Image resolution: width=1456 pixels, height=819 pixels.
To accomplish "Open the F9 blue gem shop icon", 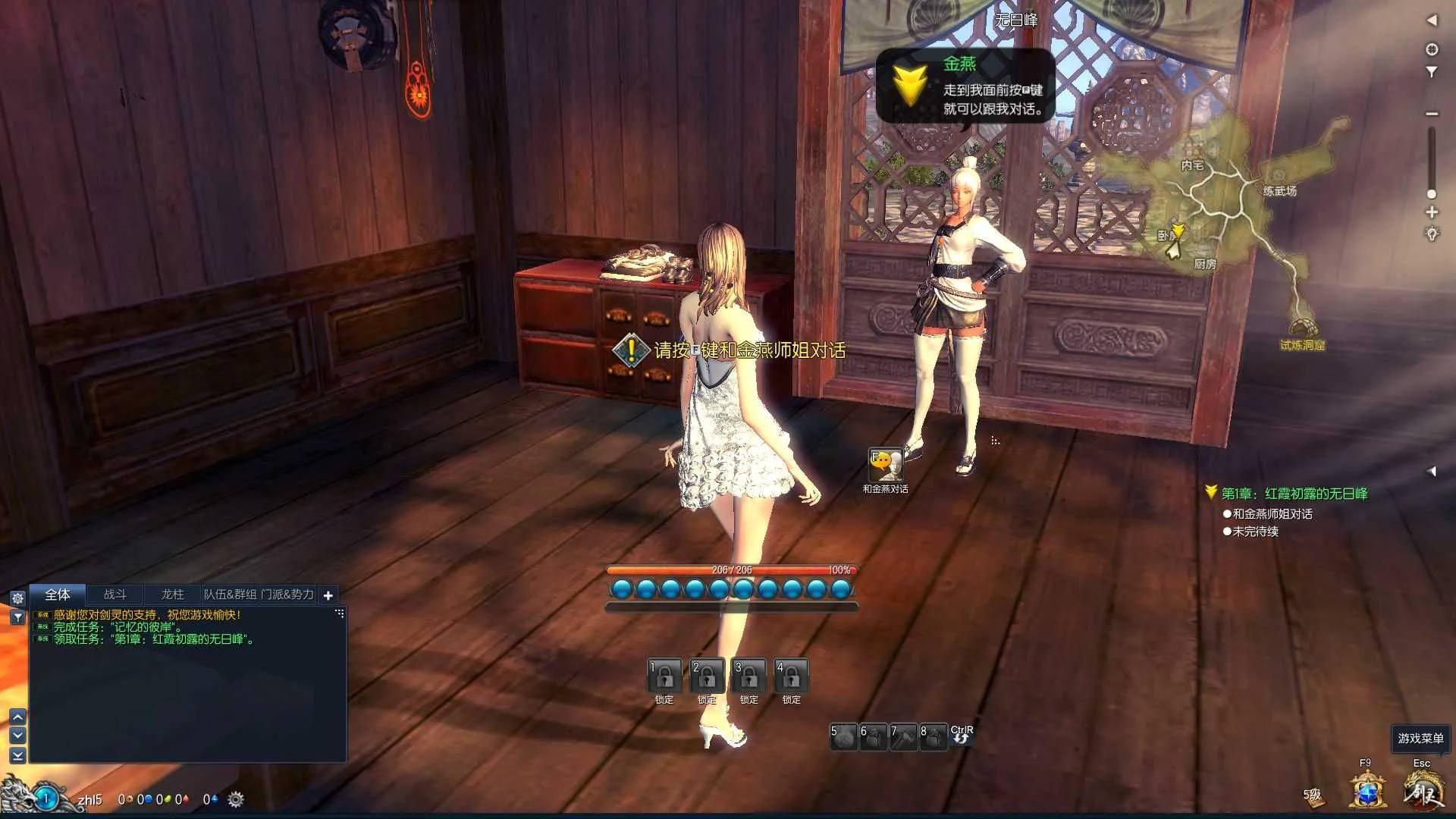I will click(1367, 791).
